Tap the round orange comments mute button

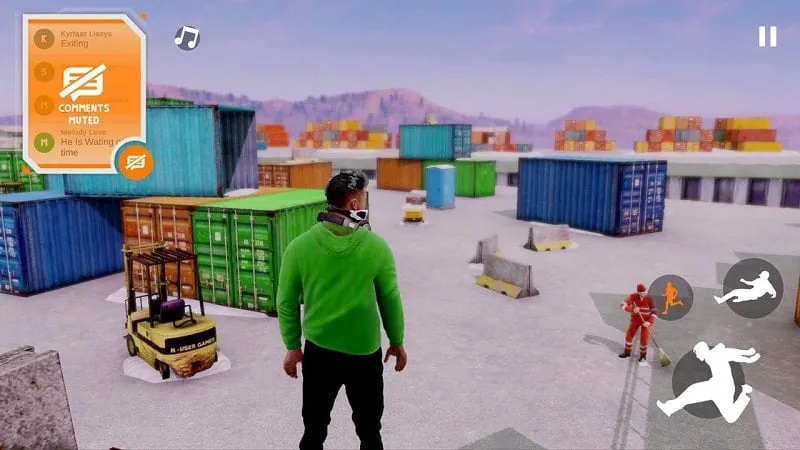pos(135,161)
